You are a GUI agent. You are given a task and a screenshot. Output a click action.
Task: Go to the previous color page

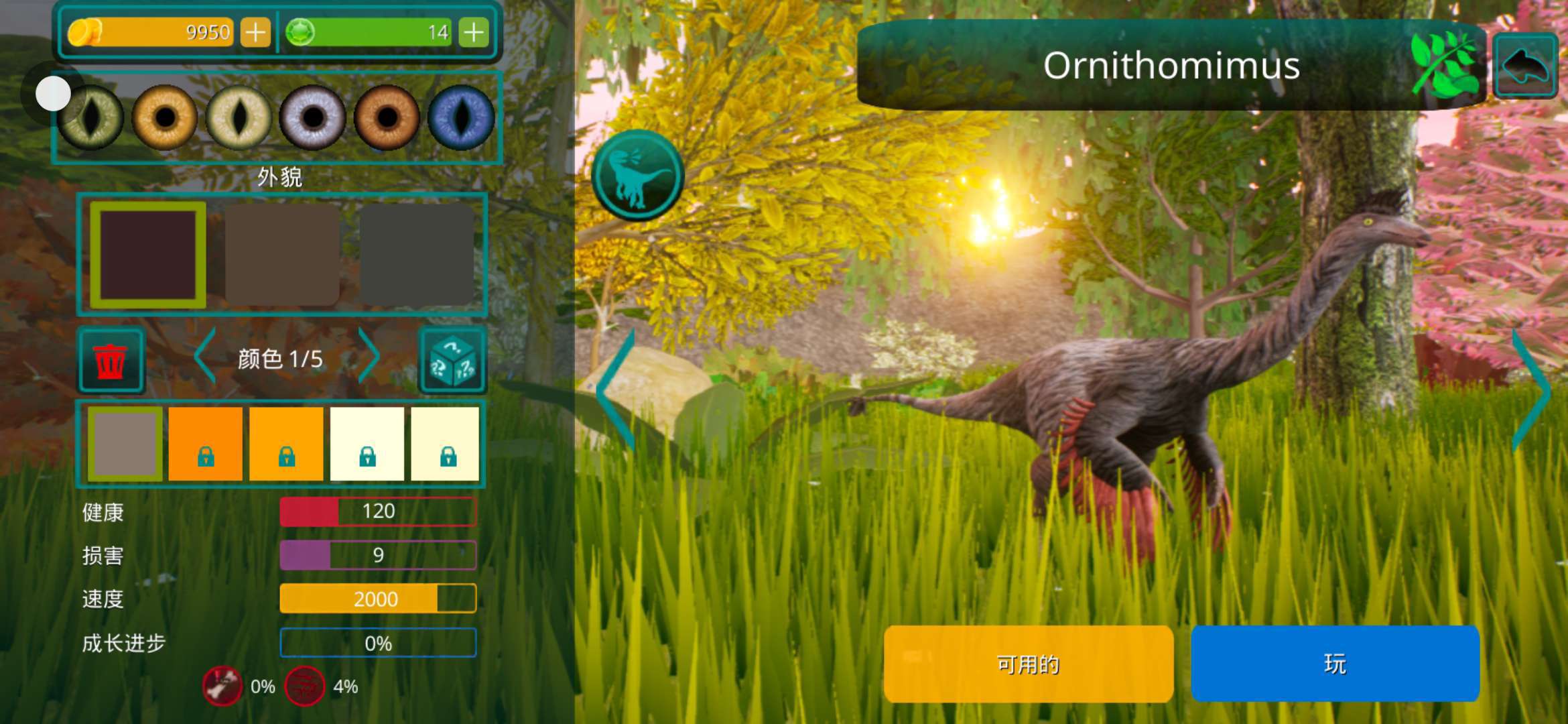204,357
